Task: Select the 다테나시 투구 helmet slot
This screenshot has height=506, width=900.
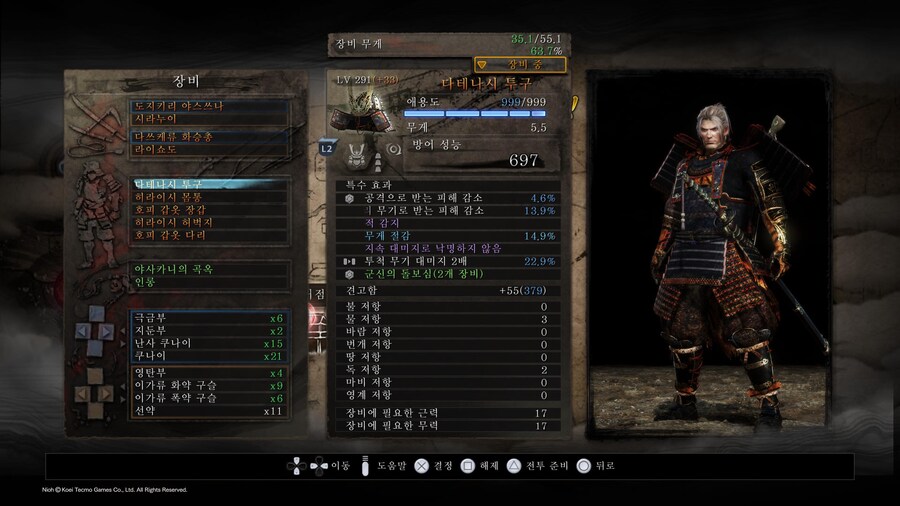Action: click(209, 185)
